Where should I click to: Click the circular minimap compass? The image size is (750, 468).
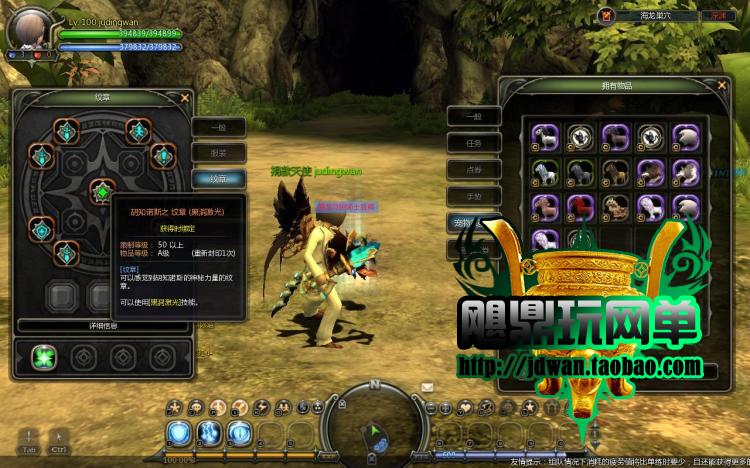375,418
